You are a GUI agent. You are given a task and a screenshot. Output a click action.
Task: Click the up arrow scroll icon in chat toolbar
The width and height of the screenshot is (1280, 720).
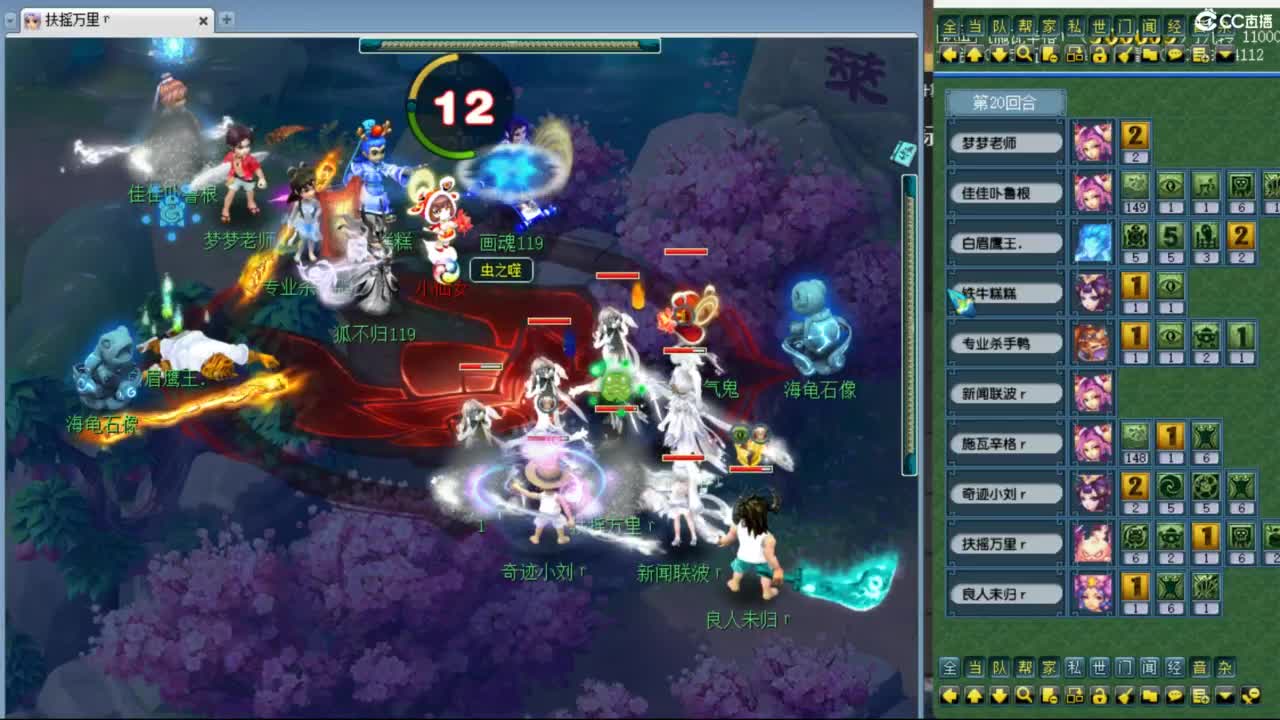coord(972,694)
